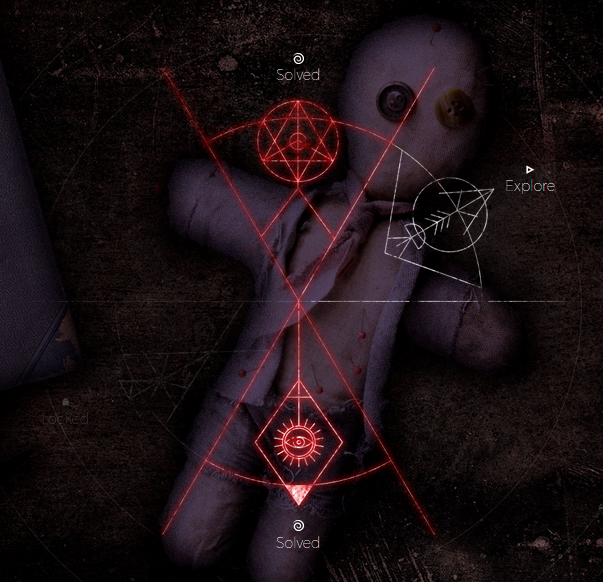Image resolution: width=603 pixels, height=582 pixels.
Task: Click the Explore label
Action: pyautogui.click(x=529, y=185)
